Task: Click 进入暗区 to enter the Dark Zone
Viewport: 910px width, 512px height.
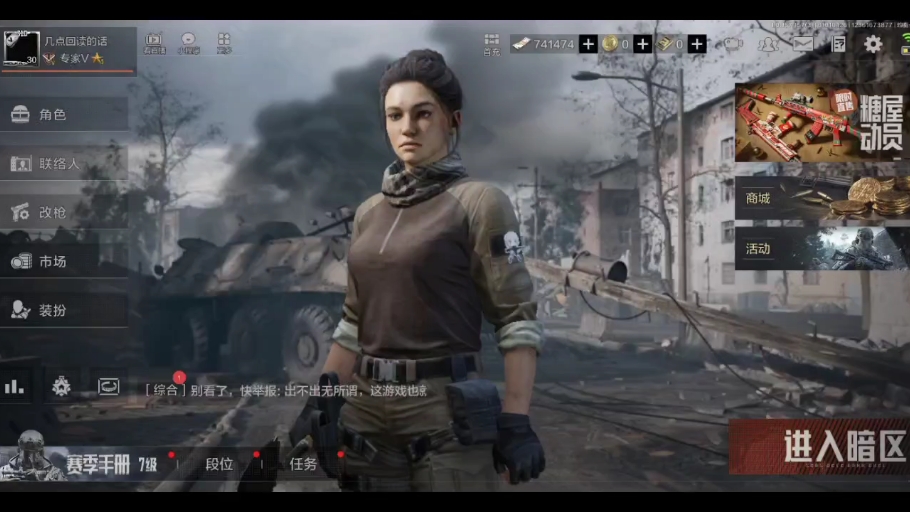Action: click(818, 447)
